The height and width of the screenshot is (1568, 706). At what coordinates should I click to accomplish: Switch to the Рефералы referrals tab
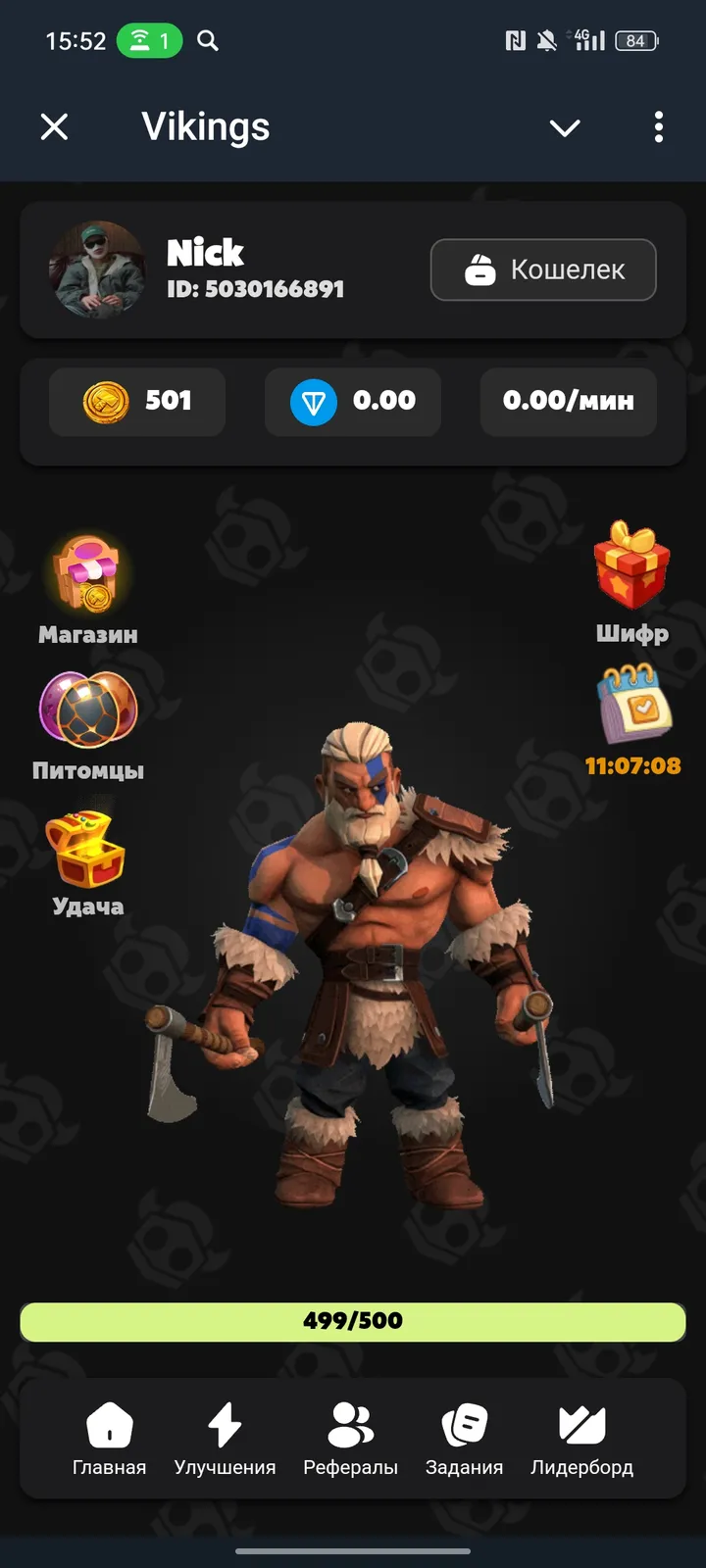point(350,1438)
